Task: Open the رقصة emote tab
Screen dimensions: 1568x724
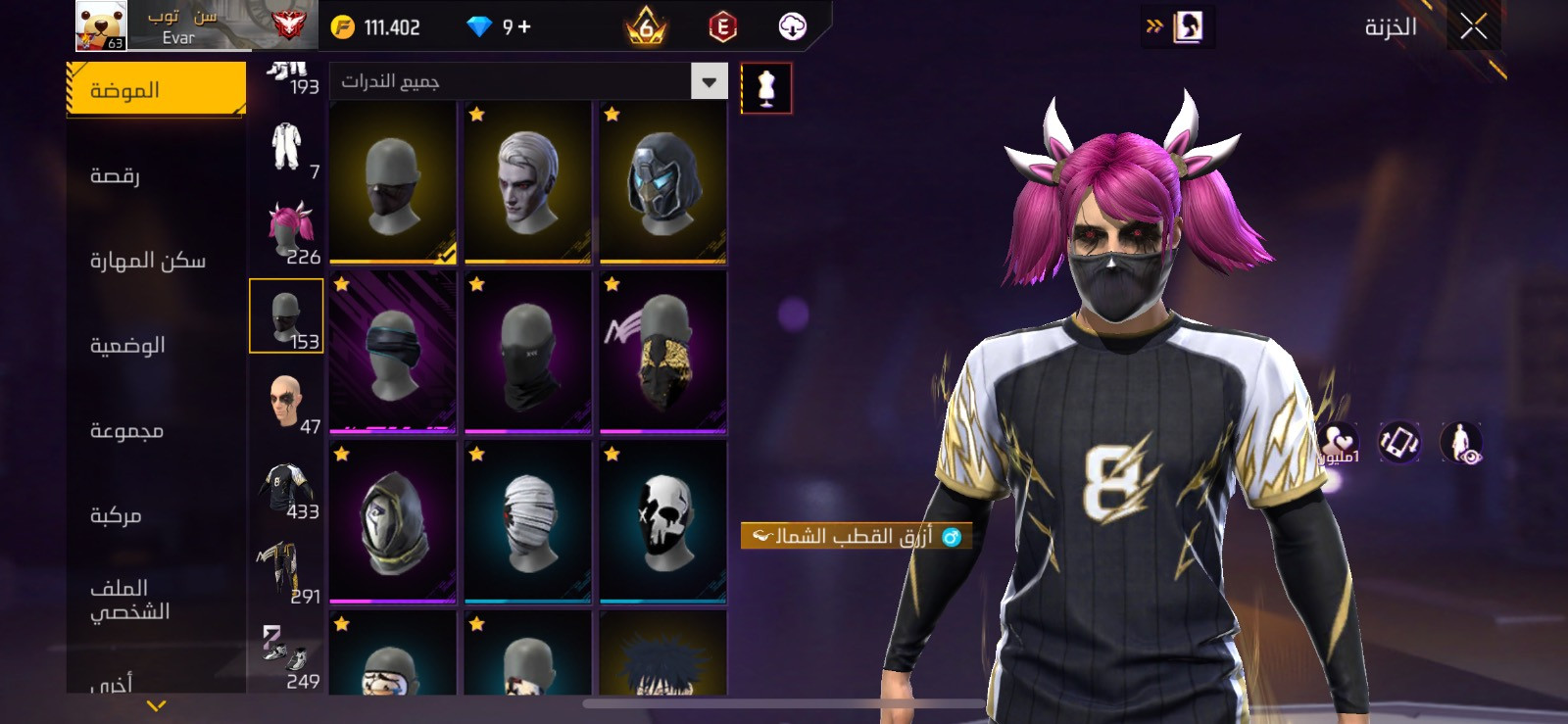Action: tap(116, 175)
